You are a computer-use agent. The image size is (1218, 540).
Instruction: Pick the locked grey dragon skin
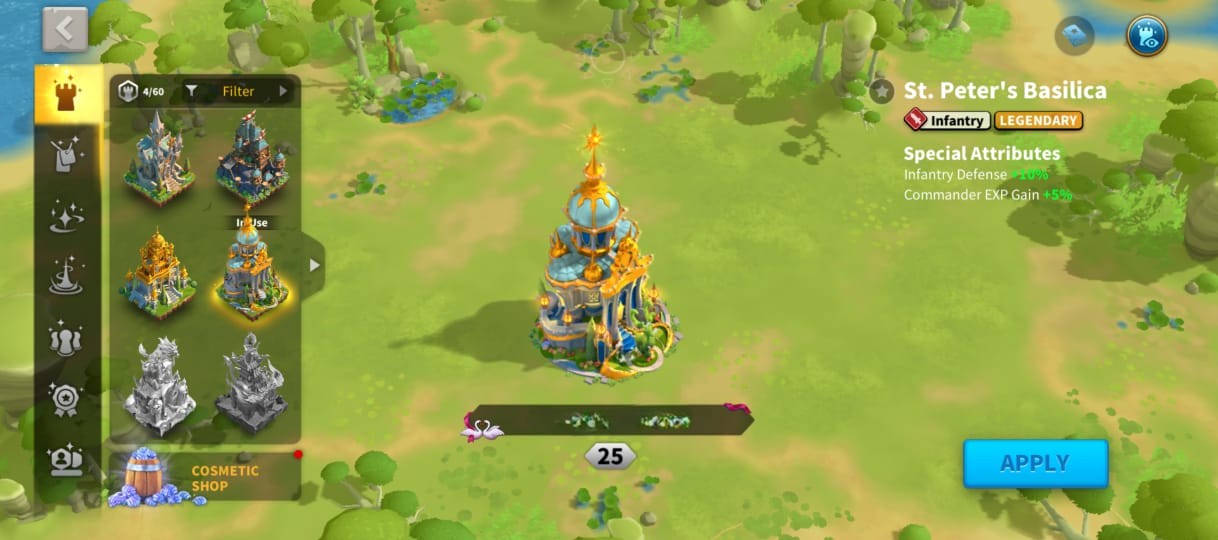pos(158,386)
